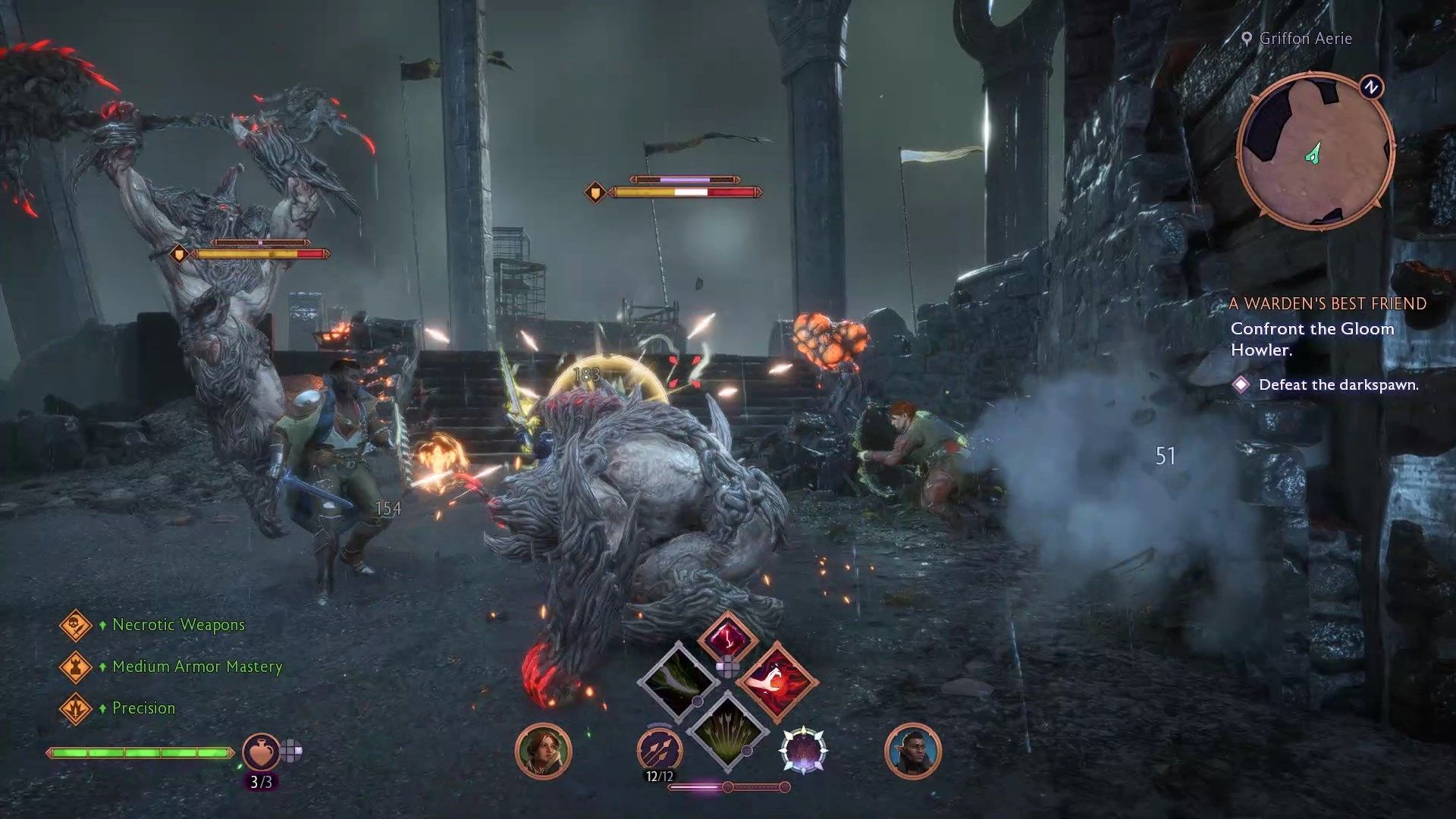Select the Precision buff icon
Image resolution: width=1456 pixels, height=819 pixels.
tap(75, 708)
